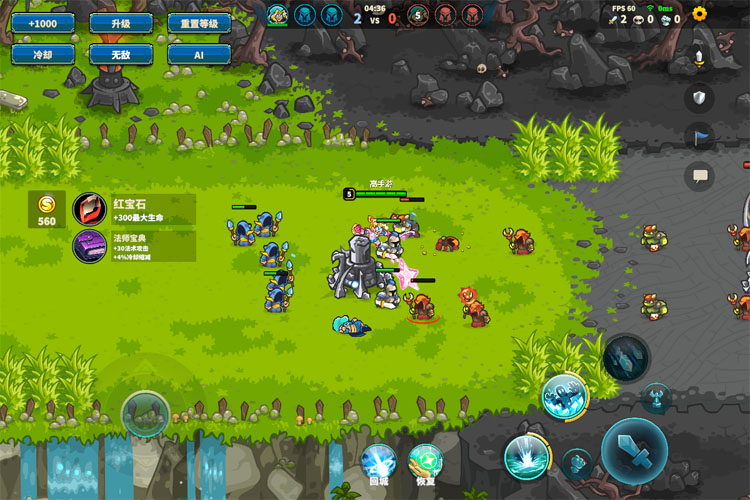Cast the dark ice shard skill
The width and height of the screenshot is (750, 500).
[627, 357]
